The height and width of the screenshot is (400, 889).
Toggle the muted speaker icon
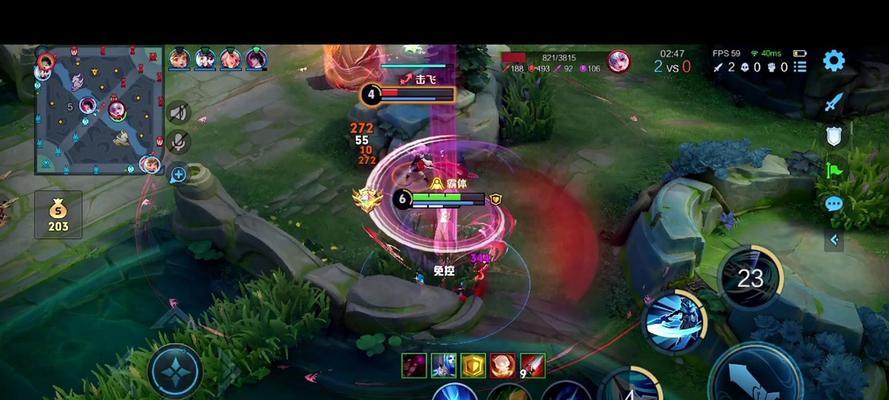[179, 112]
